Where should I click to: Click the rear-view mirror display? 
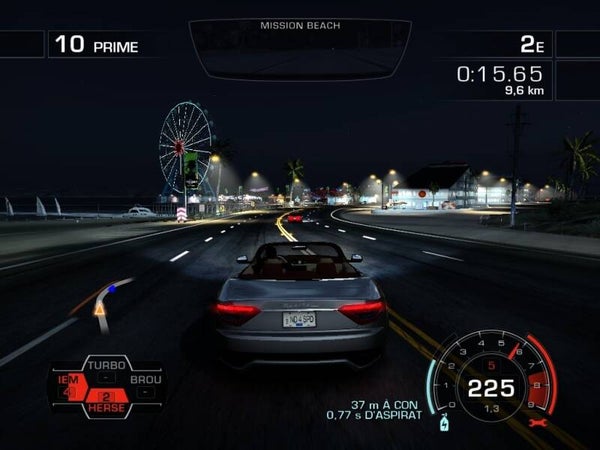click(x=300, y=48)
